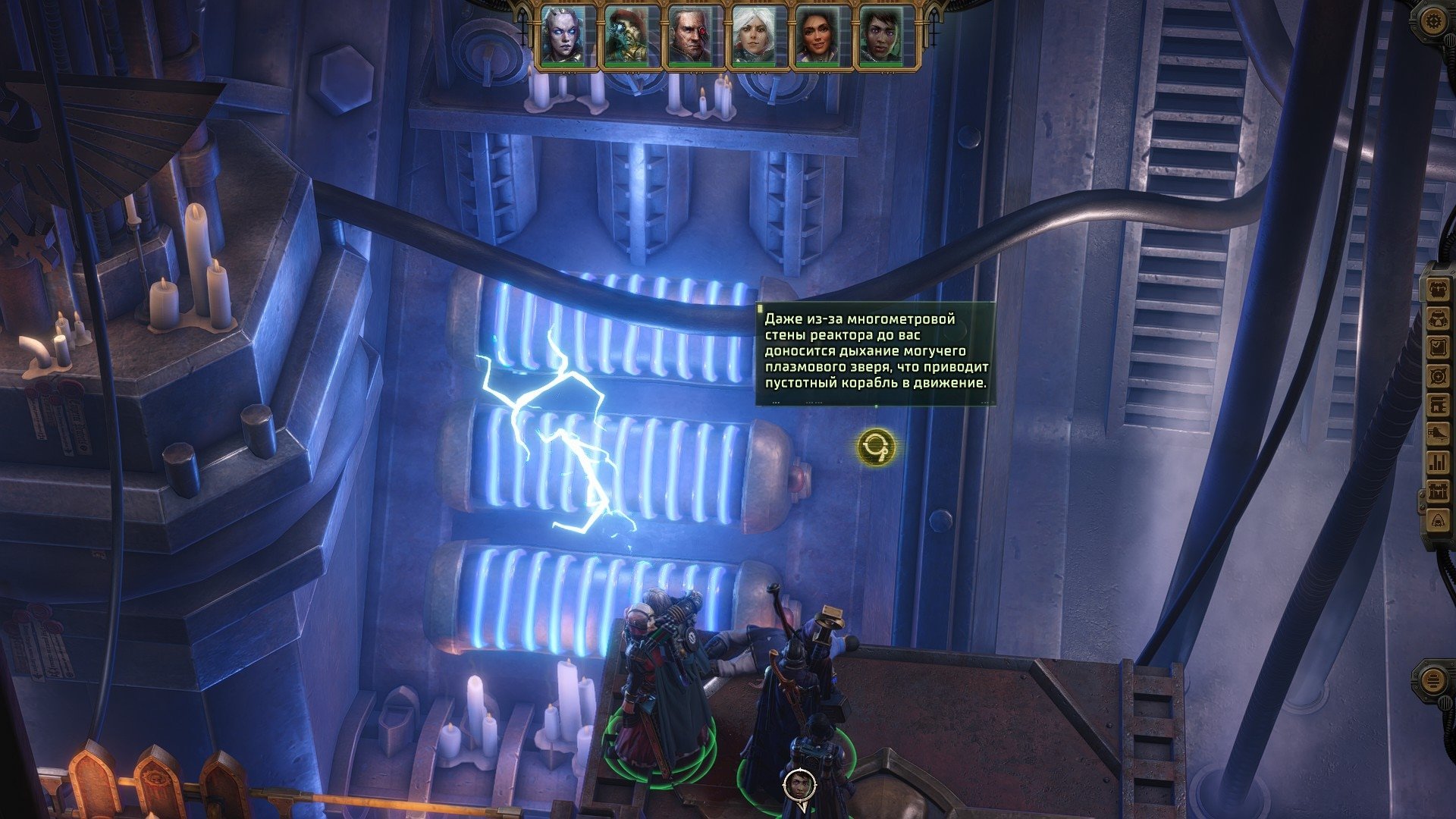Viewport: 1456px width, 819px height.
Task: Open the gear settings button
Action: [x=1432, y=21]
